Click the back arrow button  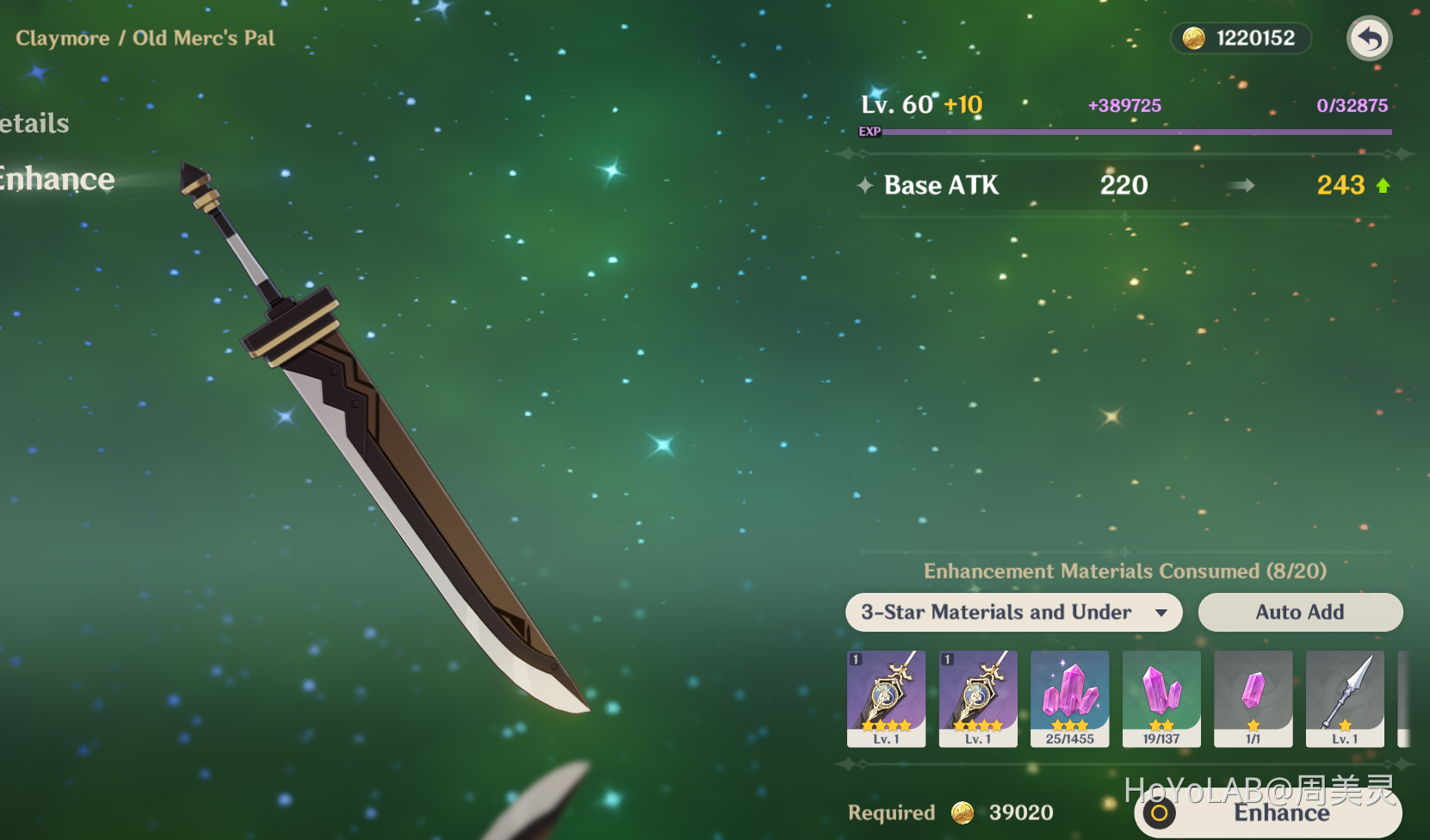pyautogui.click(x=1369, y=39)
